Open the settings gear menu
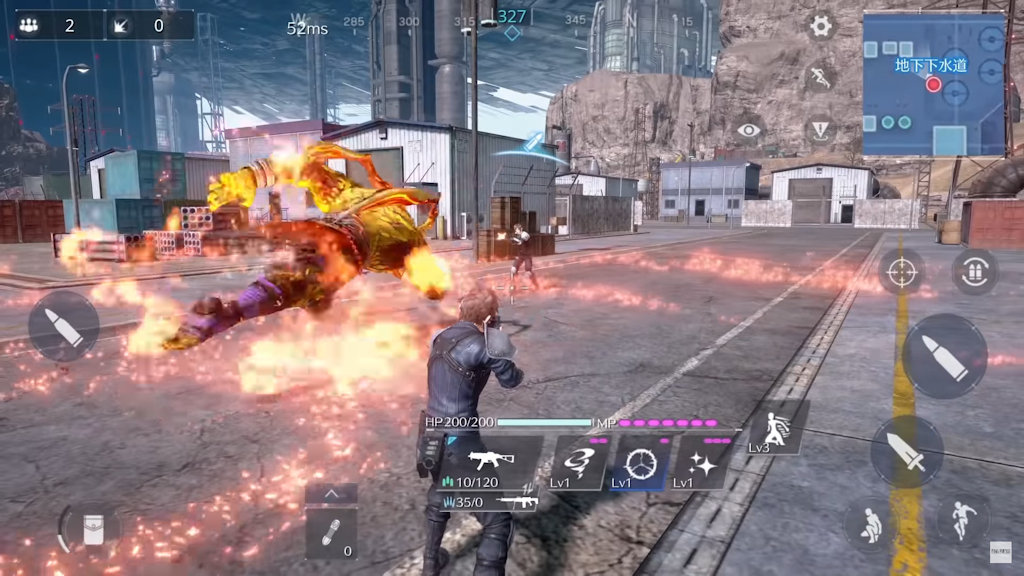The width and height of the screenshot is (1024, 576). 821,26
